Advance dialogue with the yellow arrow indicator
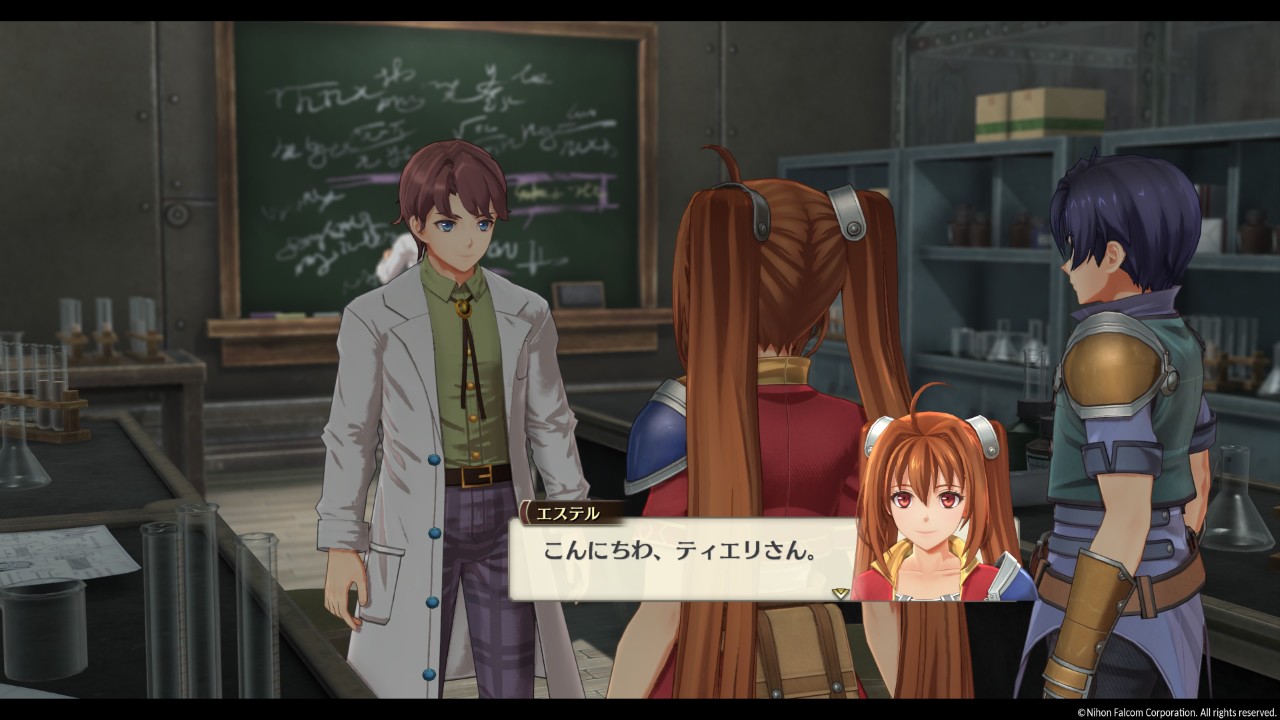 pyautogui.click(x=840, y=592)
